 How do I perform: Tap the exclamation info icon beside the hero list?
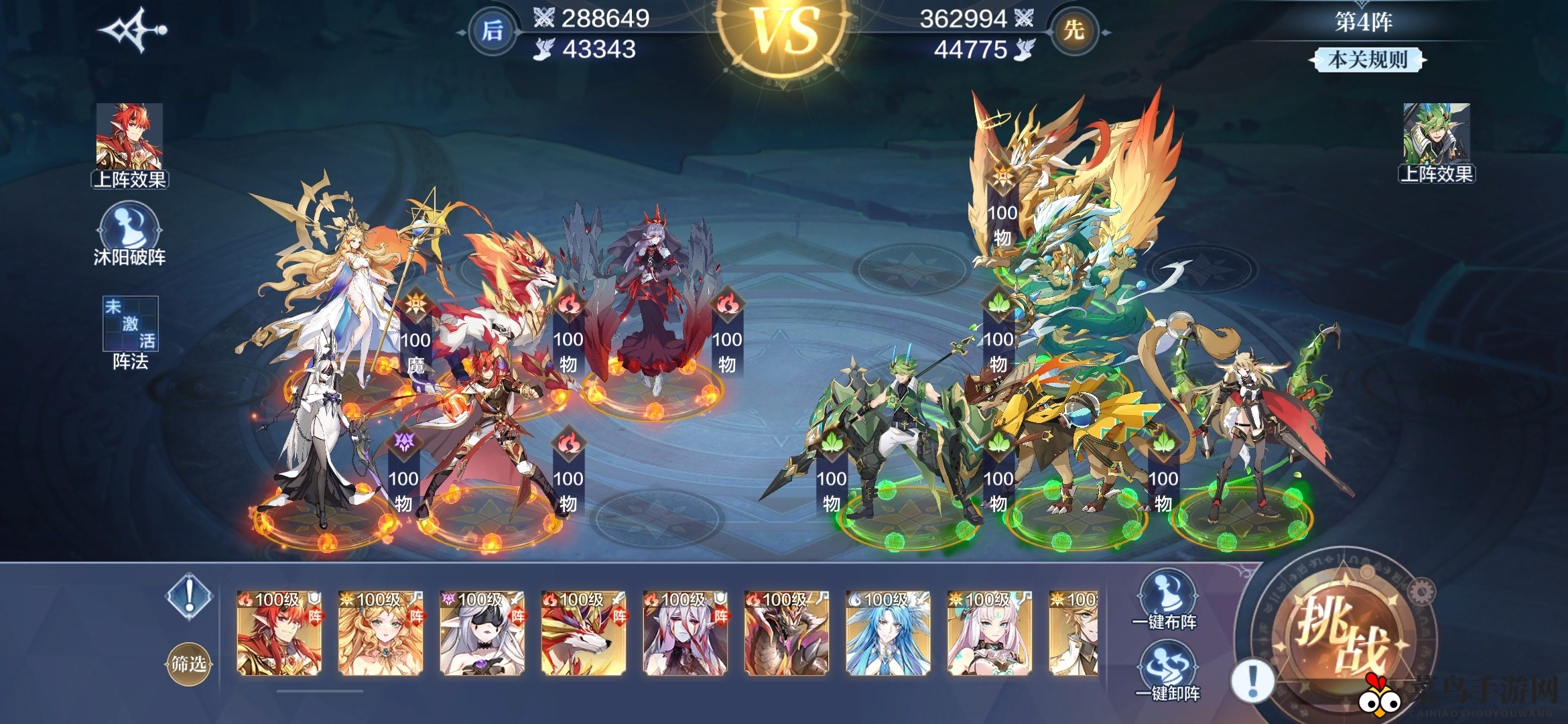190,595
